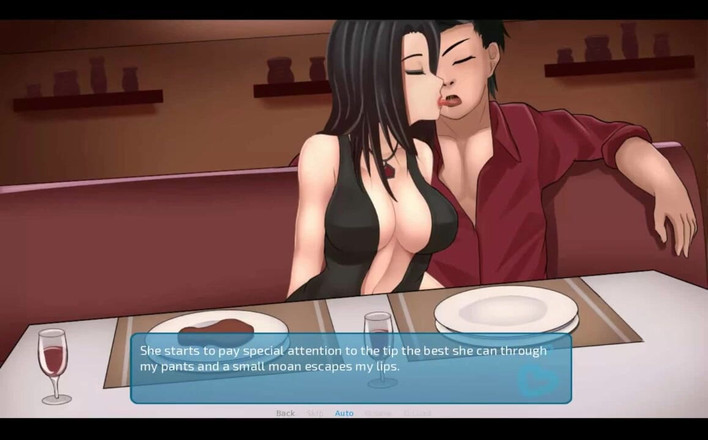Toggle Auto advance mode

(x=344, y=413)
